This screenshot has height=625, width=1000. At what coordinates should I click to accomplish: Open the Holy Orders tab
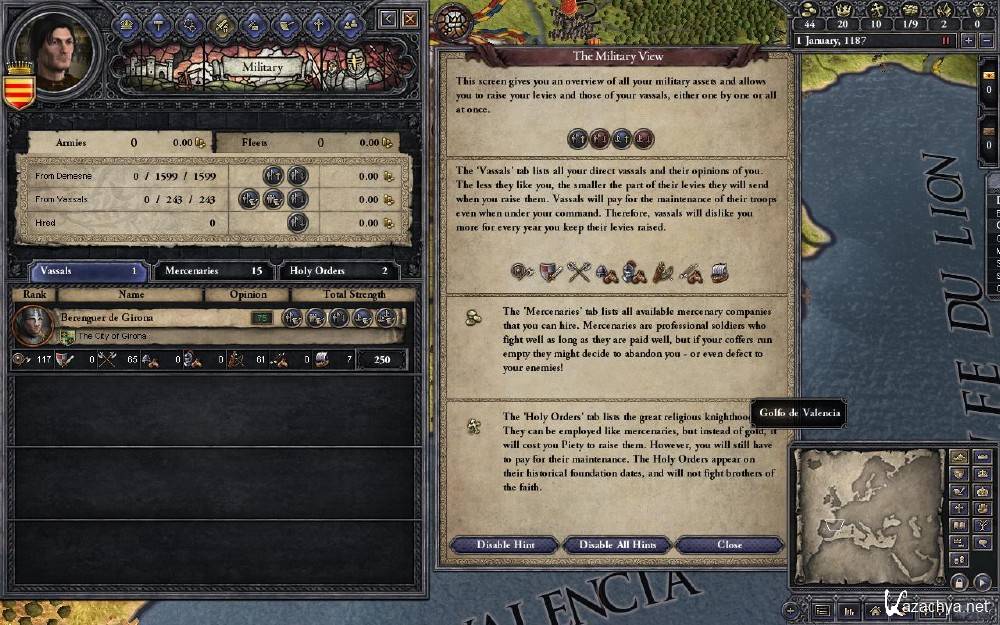(338, 271)
